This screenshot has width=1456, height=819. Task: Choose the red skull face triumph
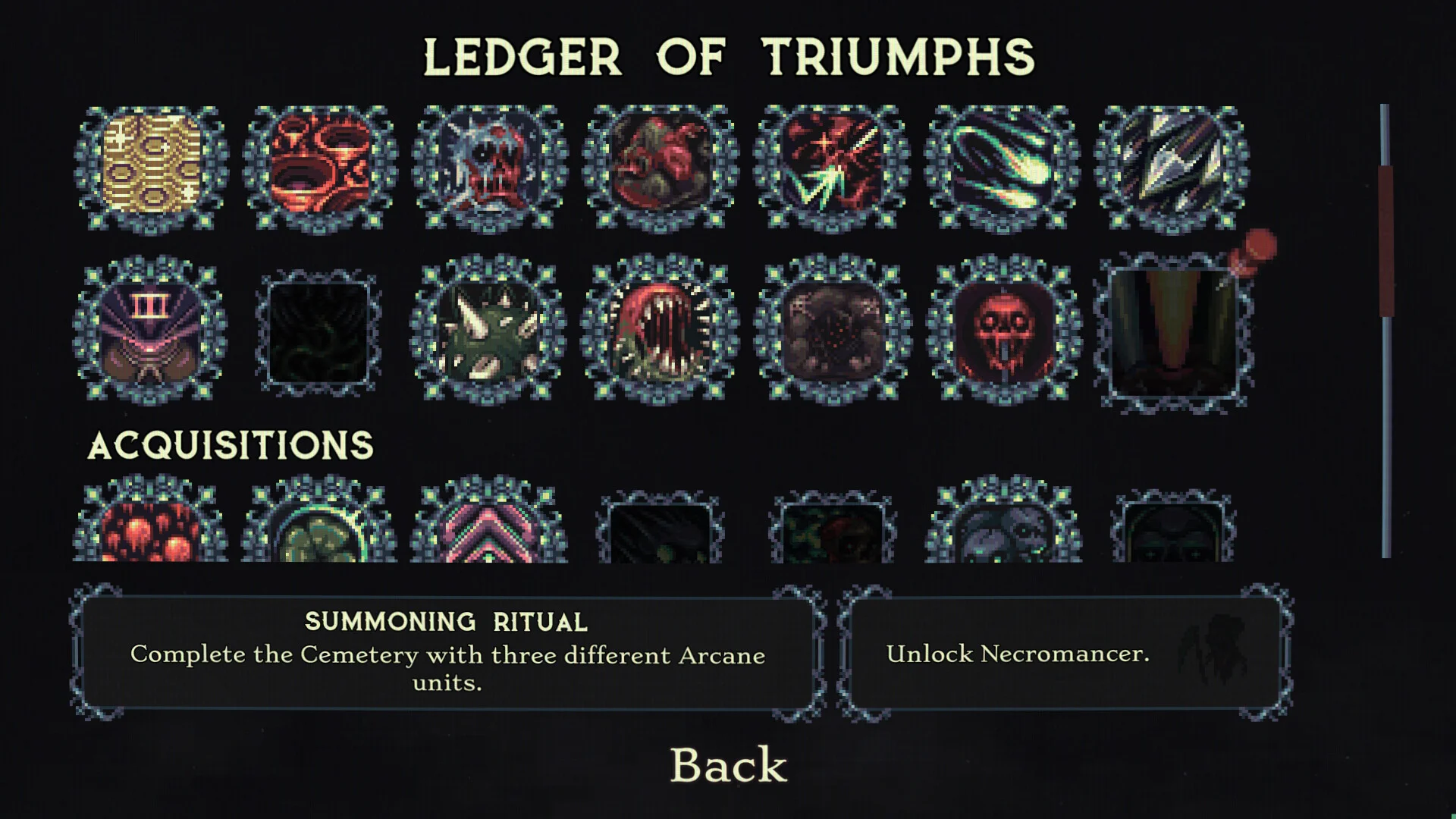(x=1004, y=329)
